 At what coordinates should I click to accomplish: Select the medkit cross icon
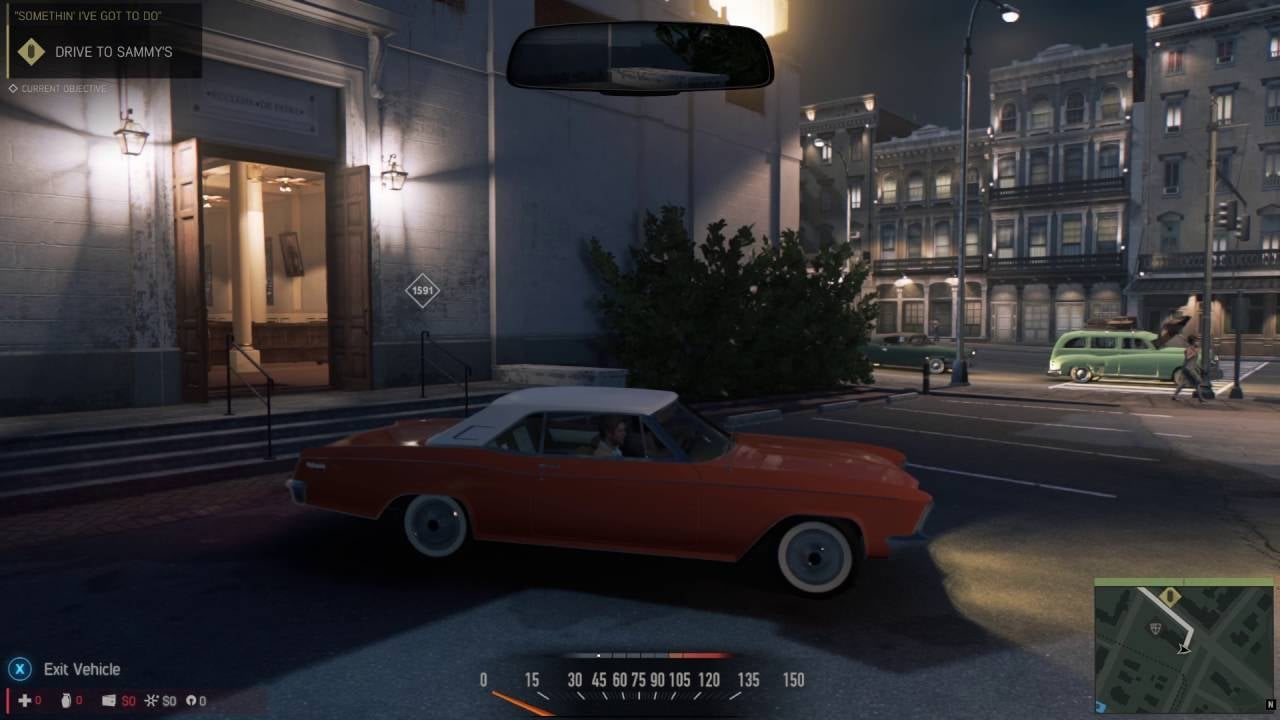25,701
